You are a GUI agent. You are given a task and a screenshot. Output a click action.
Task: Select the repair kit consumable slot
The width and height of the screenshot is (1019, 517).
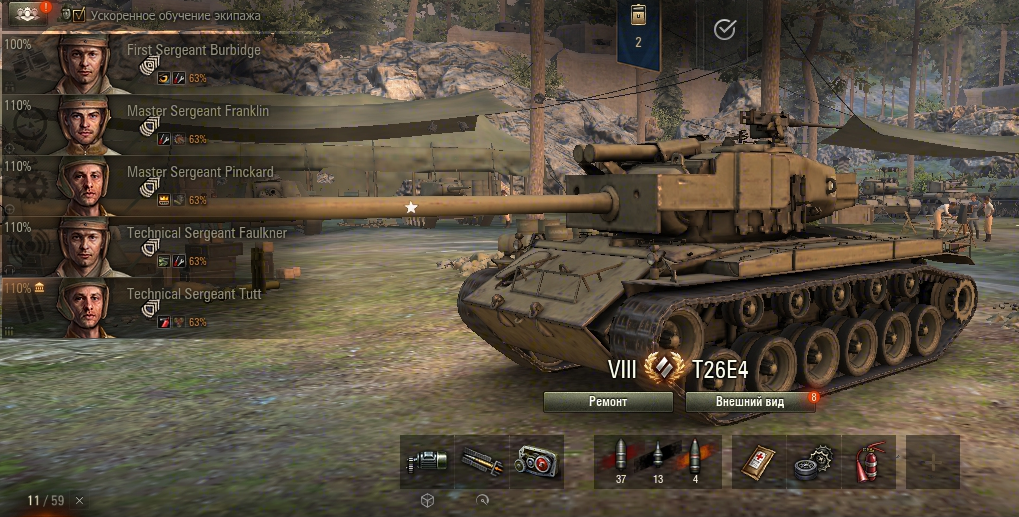tap(814, 462)
